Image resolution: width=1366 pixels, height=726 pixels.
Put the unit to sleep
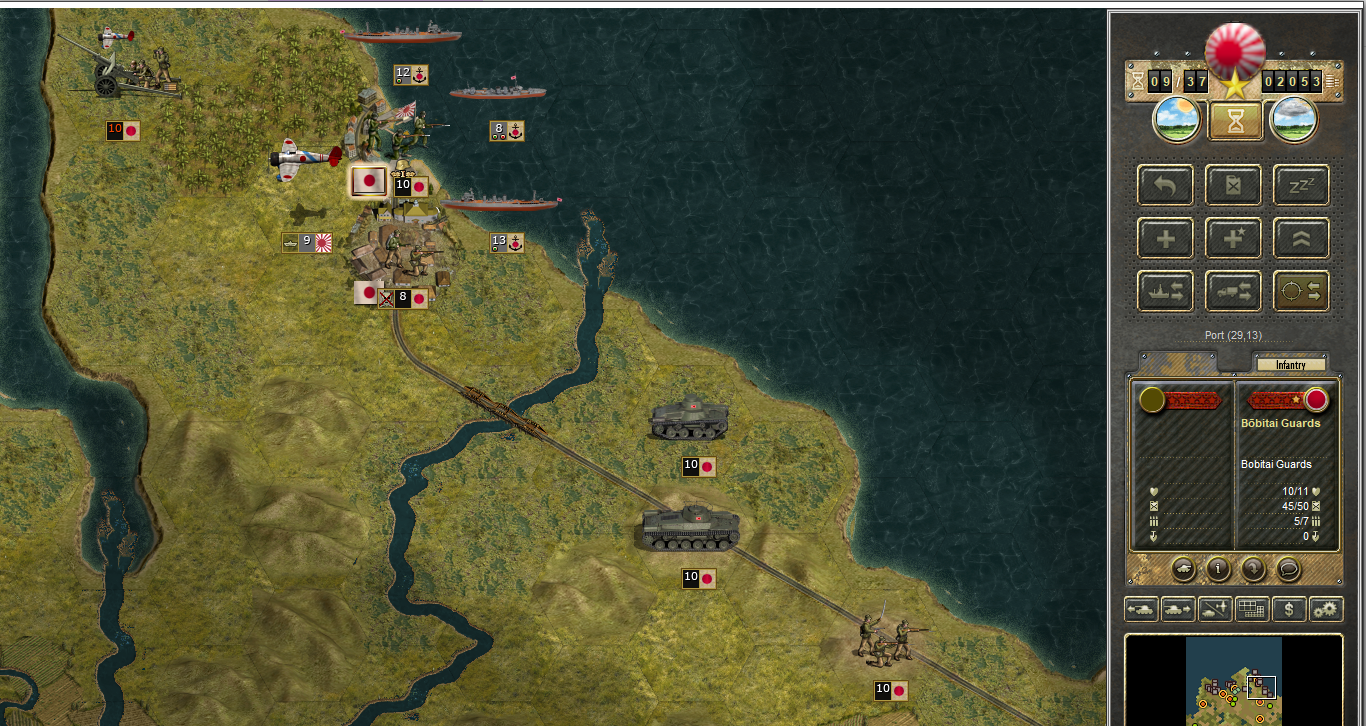[x=1301, y=185]
